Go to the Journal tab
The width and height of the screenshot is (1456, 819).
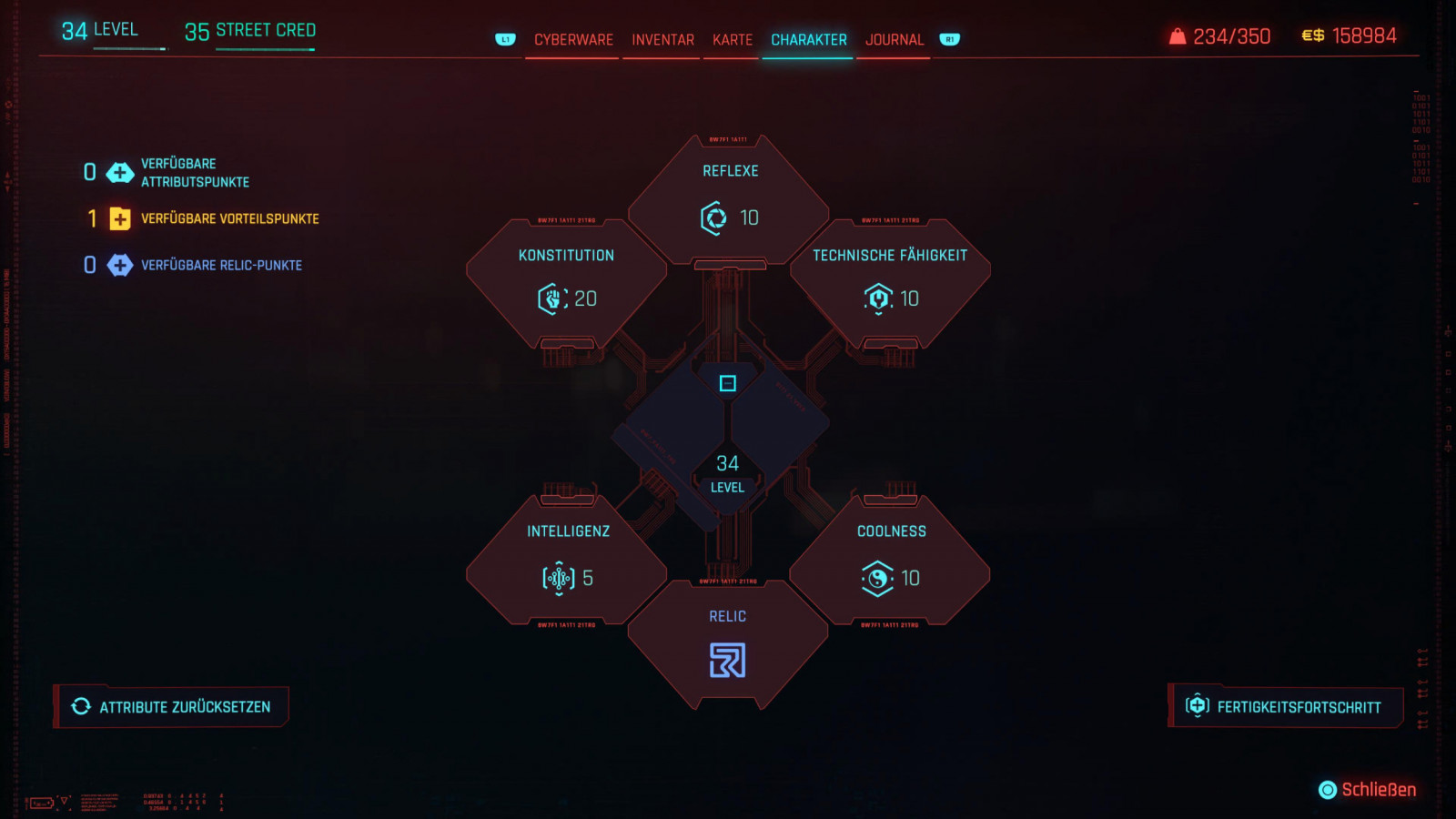tap(894, 40)
